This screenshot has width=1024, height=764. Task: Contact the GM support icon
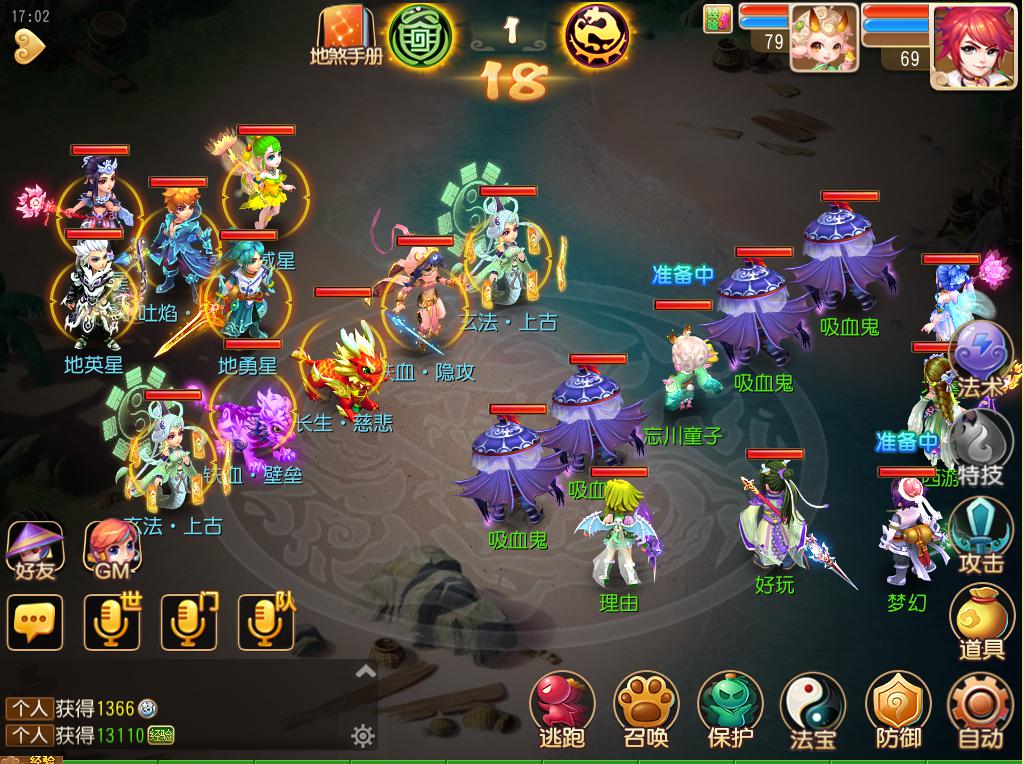[112, 548]
